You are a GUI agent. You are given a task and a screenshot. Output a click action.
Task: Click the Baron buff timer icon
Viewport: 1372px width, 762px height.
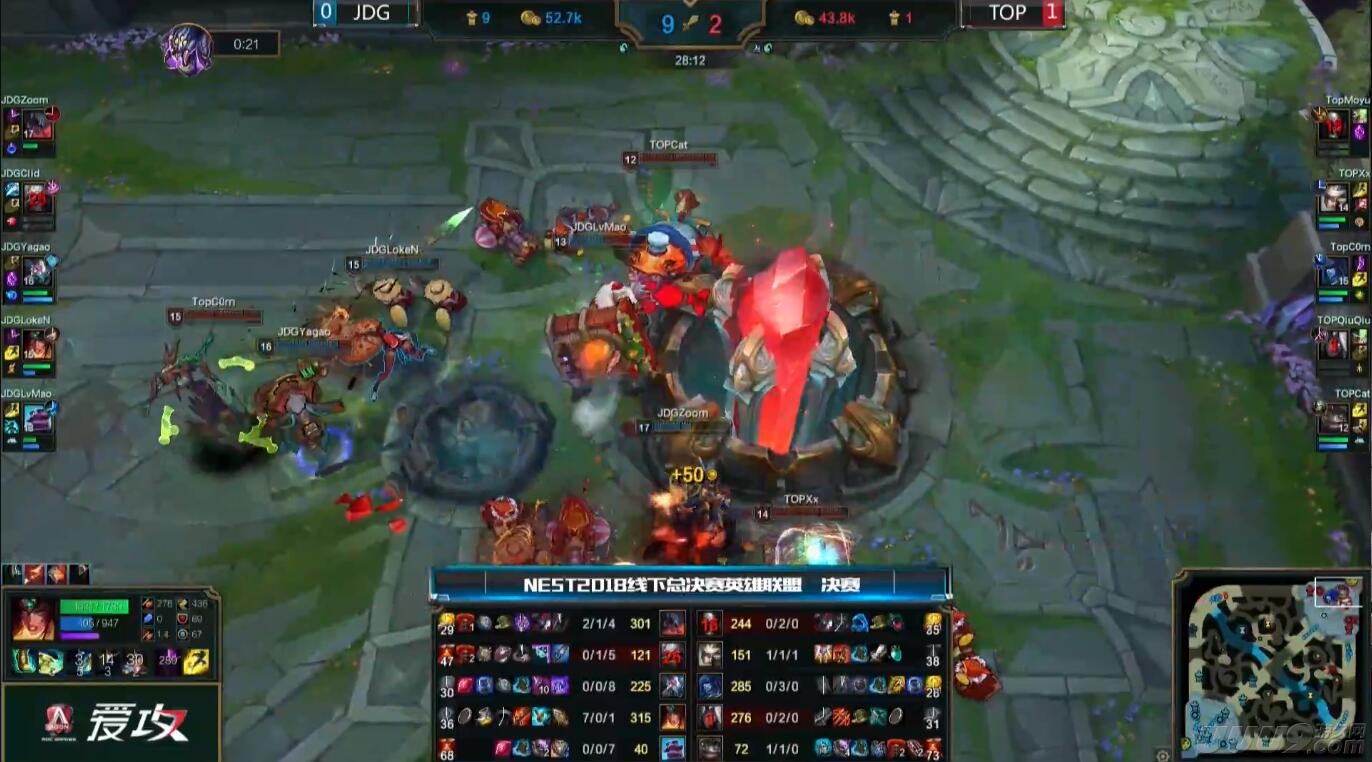coord(187,47)
